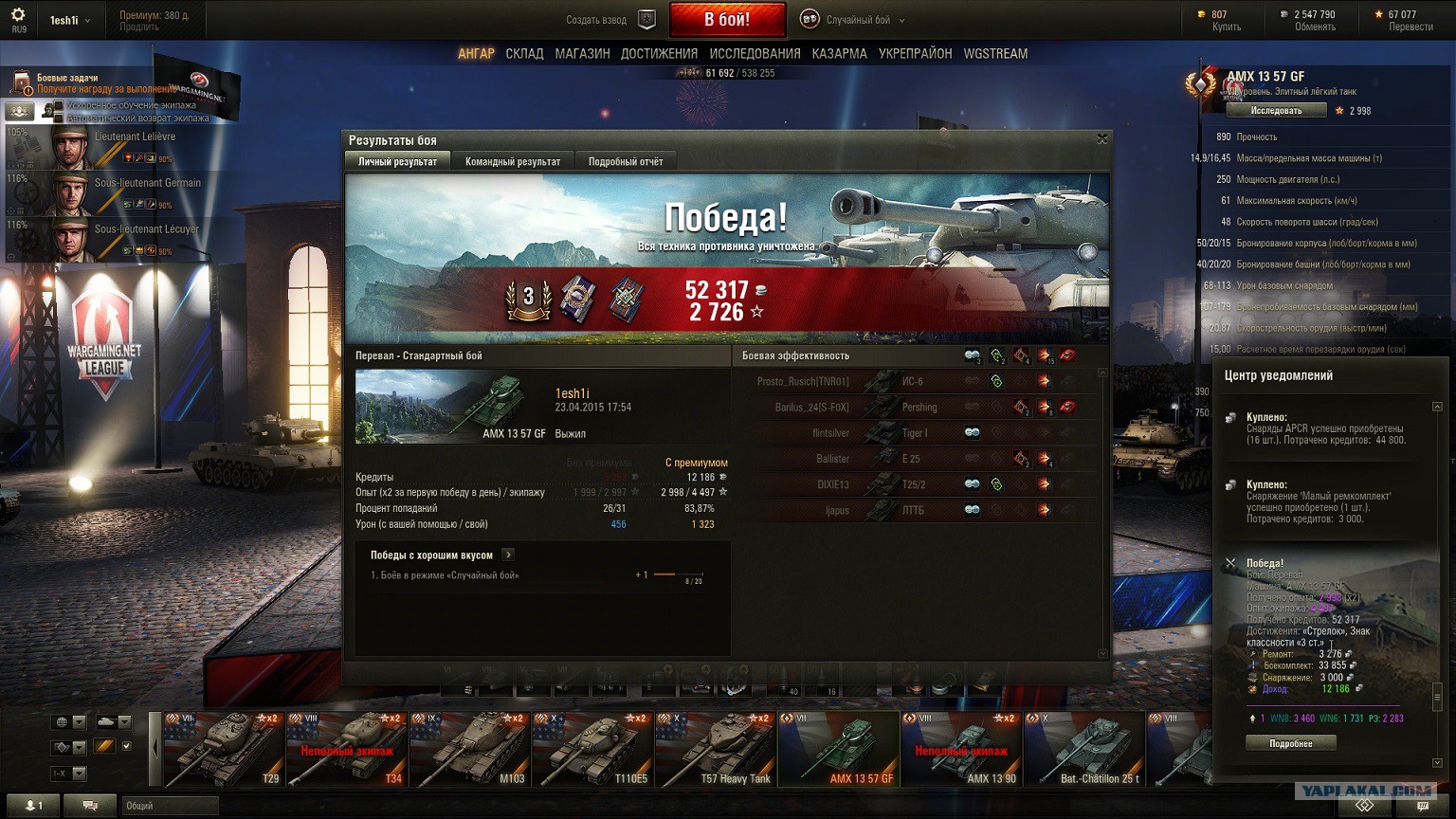Open the «Исследования» research menu
Screen dimensions: 1456x819
point(755,54)
